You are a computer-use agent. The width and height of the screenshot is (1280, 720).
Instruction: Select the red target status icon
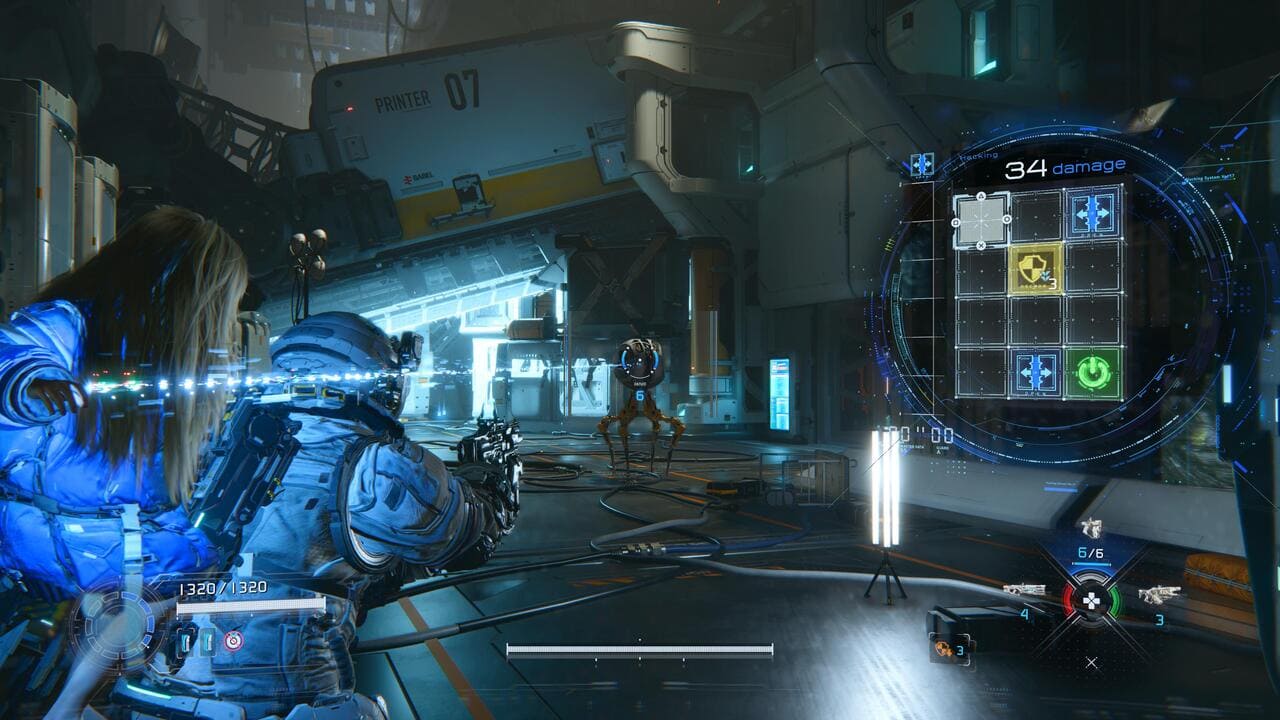coord(233,640)
